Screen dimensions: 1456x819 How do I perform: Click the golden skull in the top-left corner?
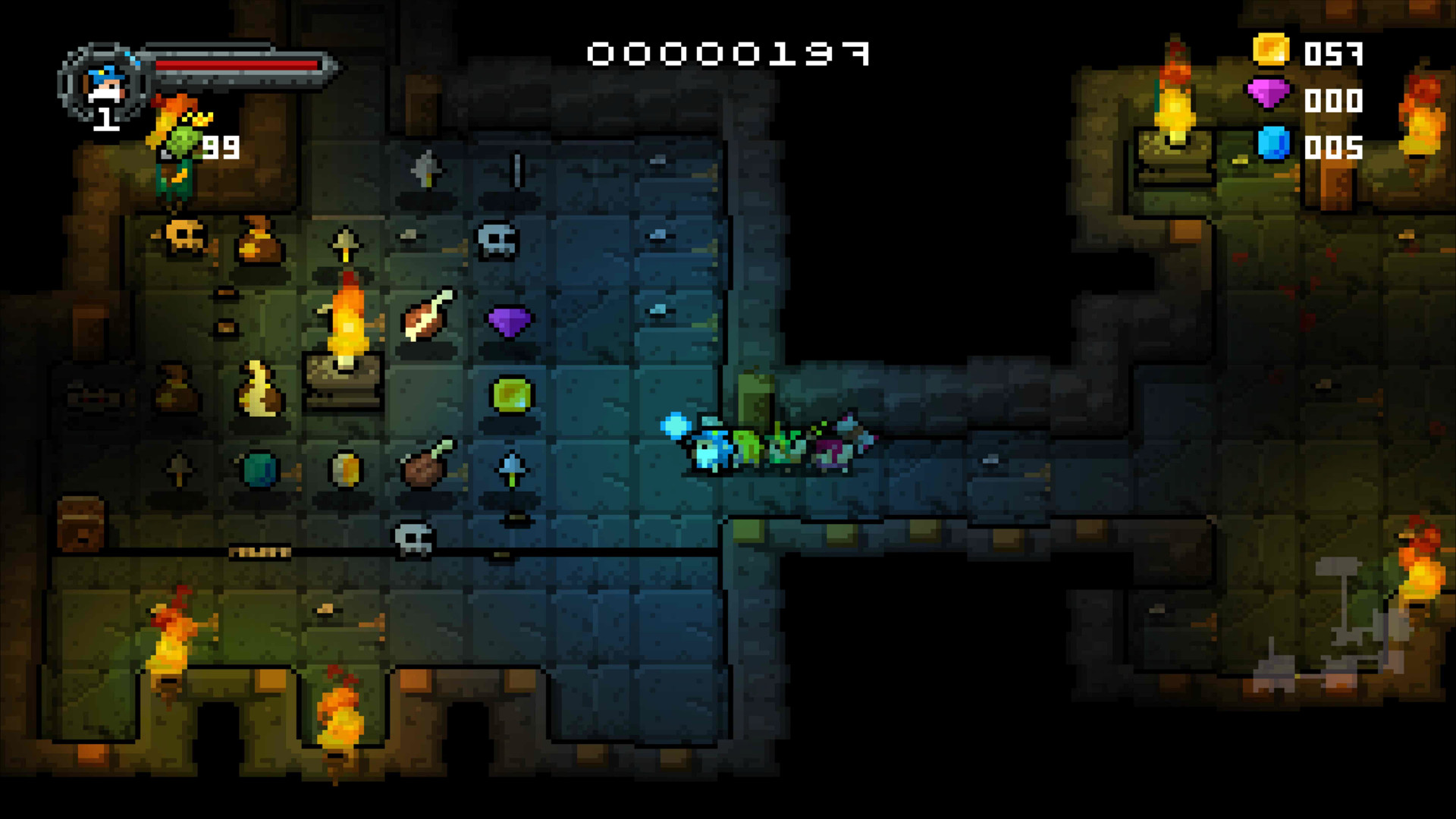(x=184, y=239)
